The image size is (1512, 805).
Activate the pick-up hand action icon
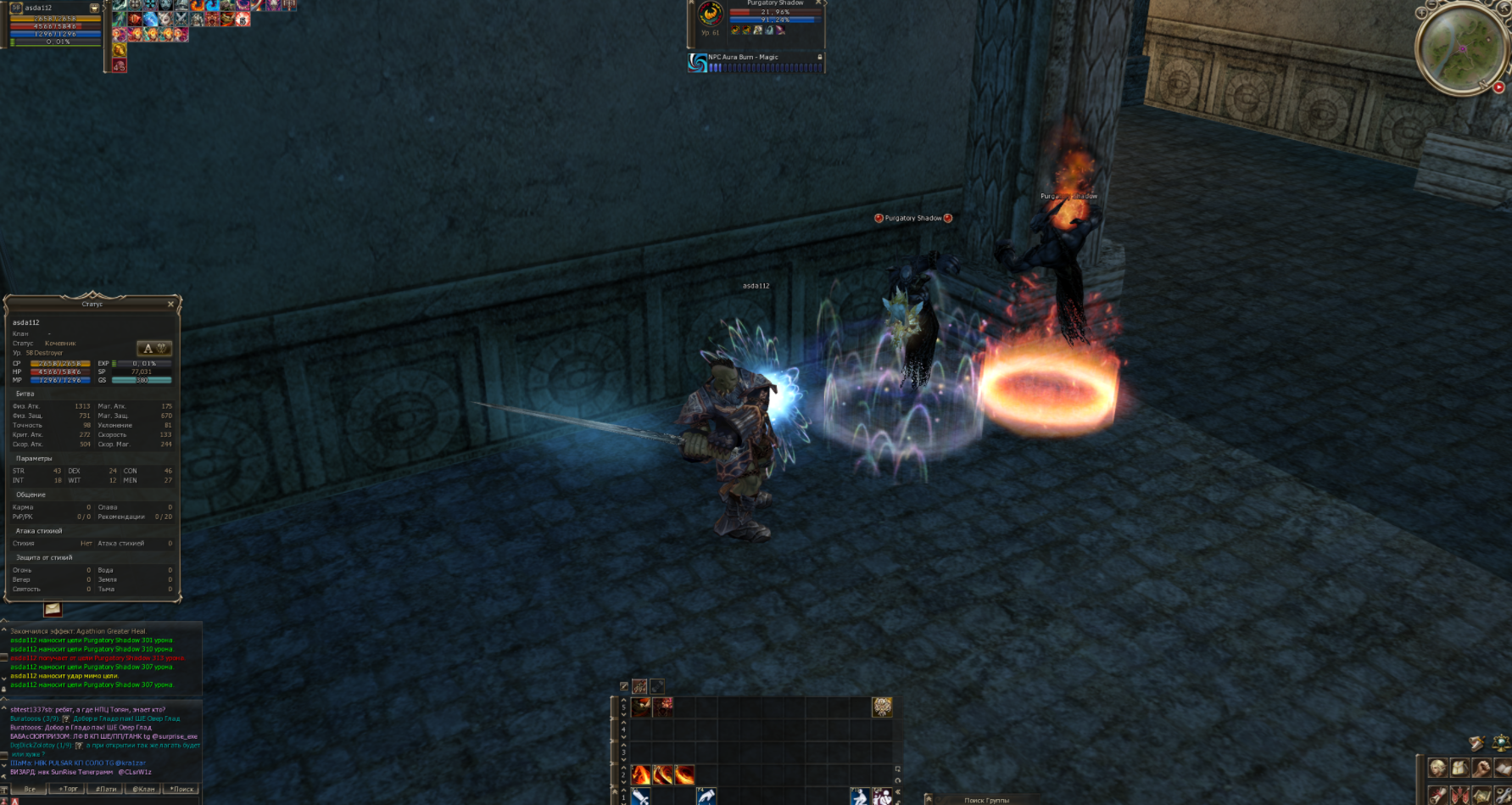(706, 797)
